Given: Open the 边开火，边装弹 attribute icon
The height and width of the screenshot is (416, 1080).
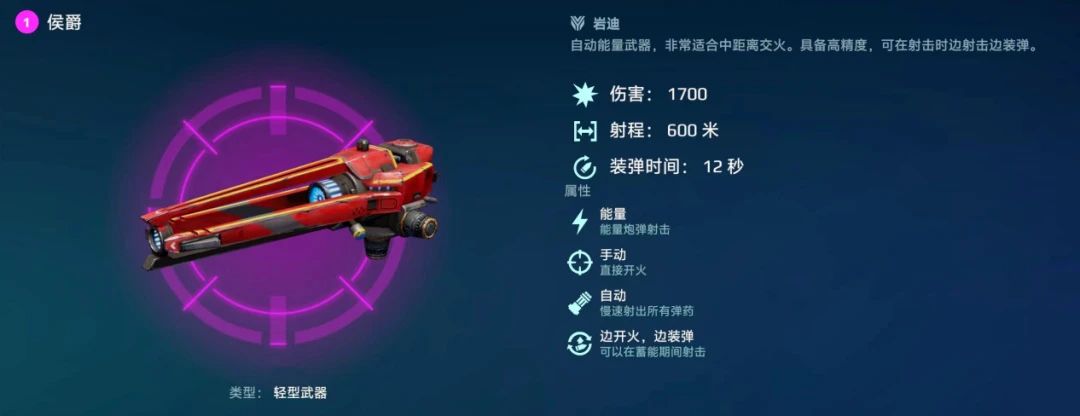Looking at the screenshot, I should click(x=579, y=344).
